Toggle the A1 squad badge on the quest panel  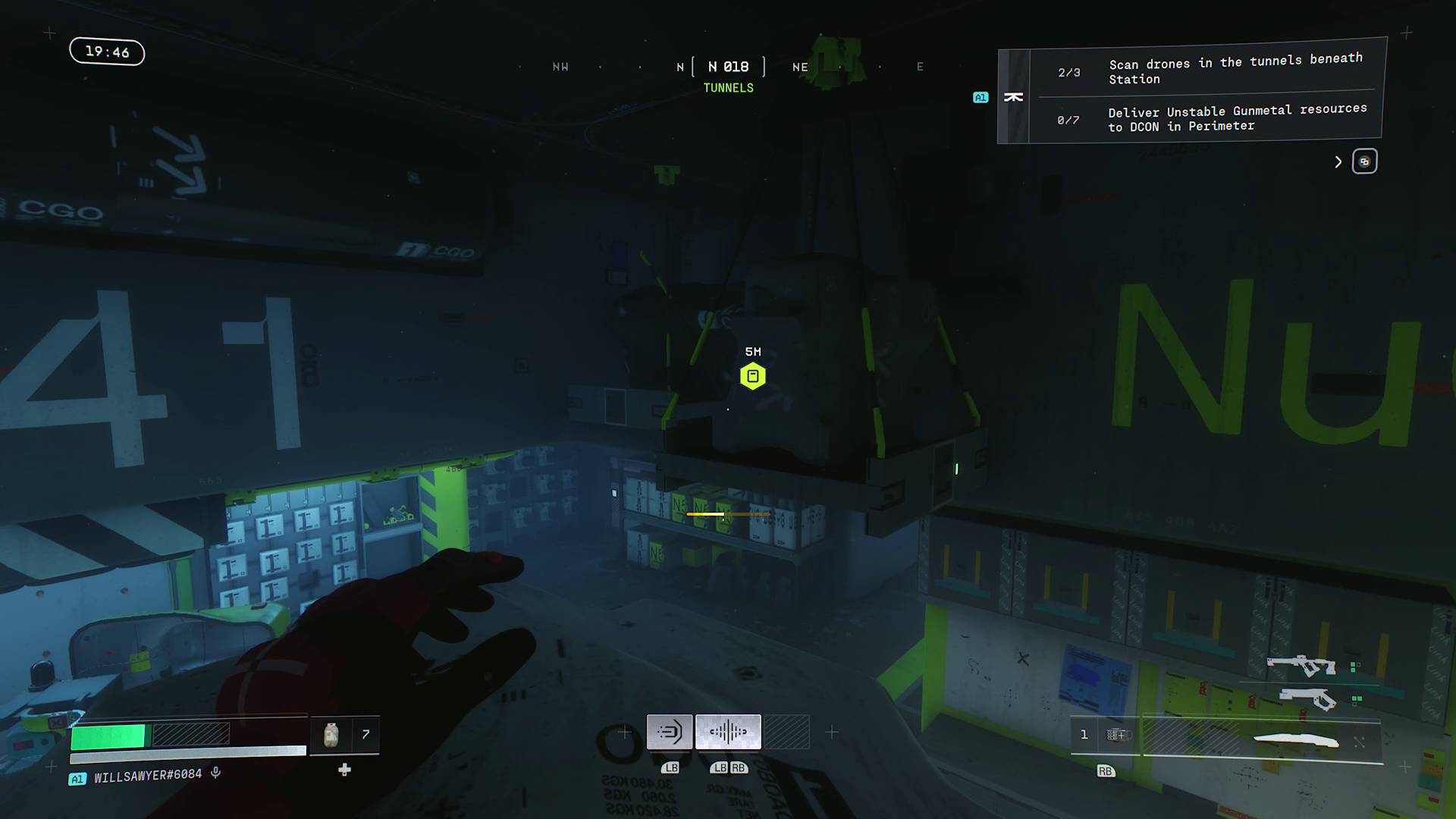981,97
